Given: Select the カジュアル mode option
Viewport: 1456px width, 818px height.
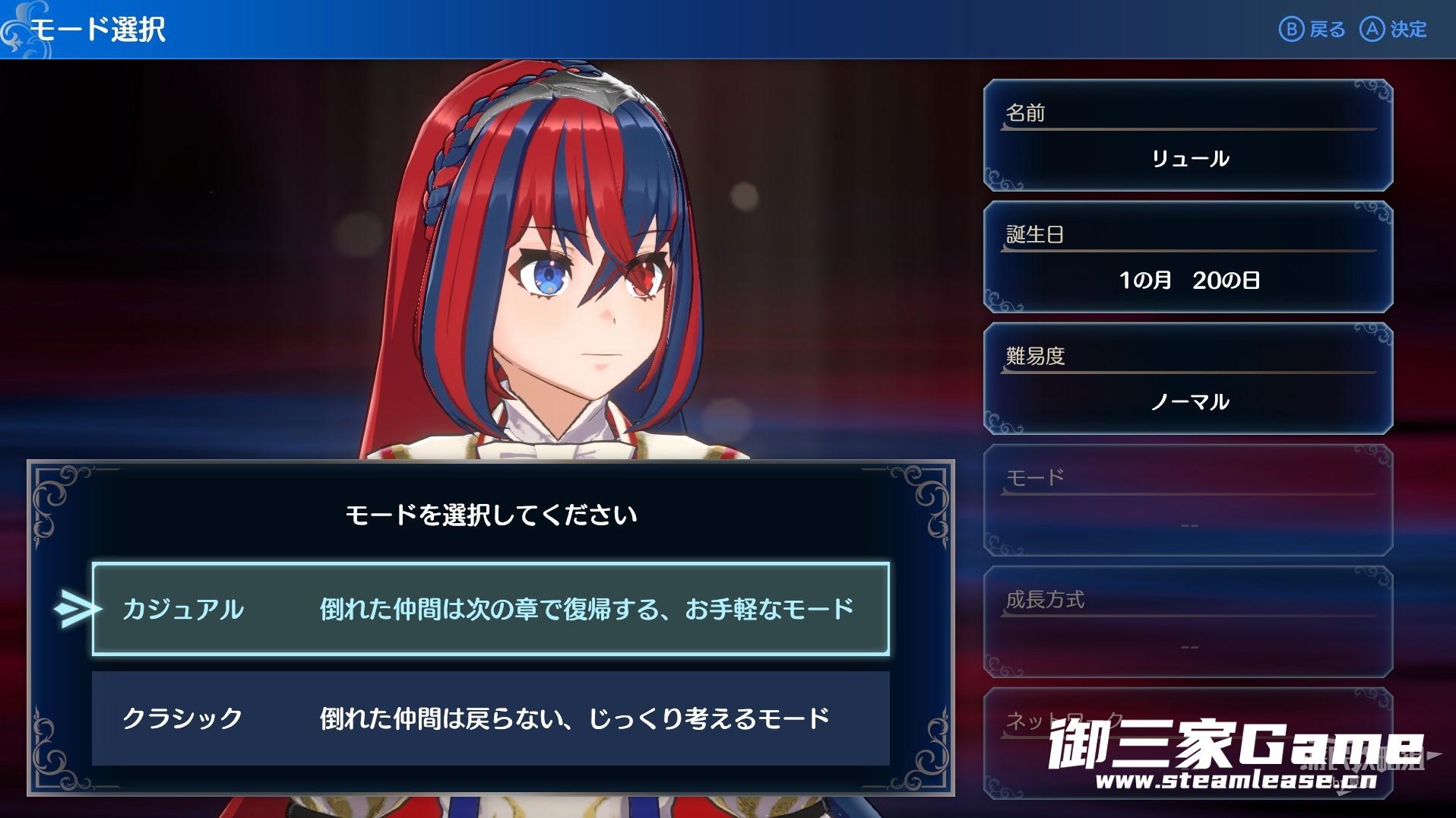Looking at the screenshot, I should pyautogui.click(x=490, y=609).
